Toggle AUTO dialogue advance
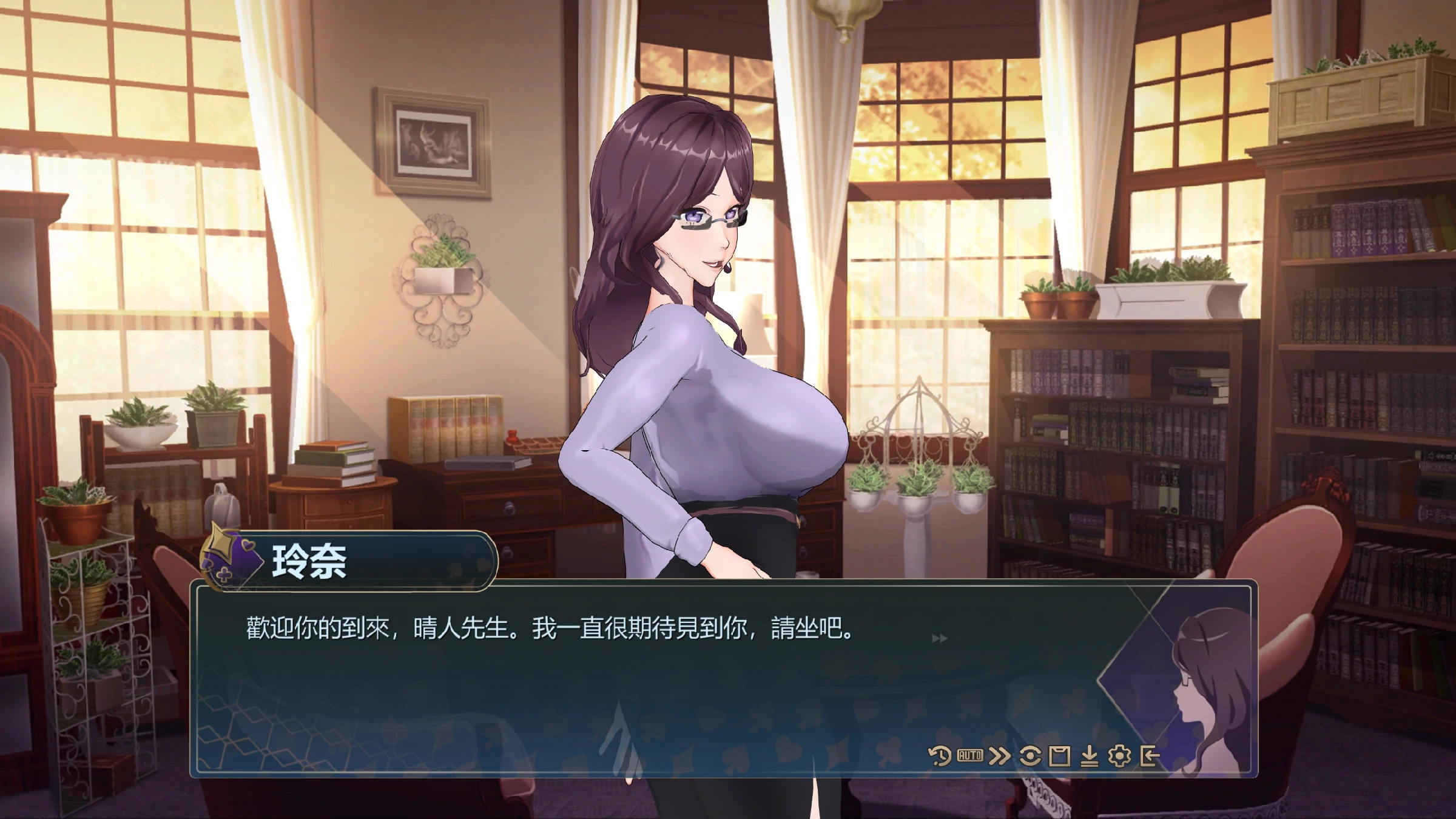 click(x=969, y=756)
